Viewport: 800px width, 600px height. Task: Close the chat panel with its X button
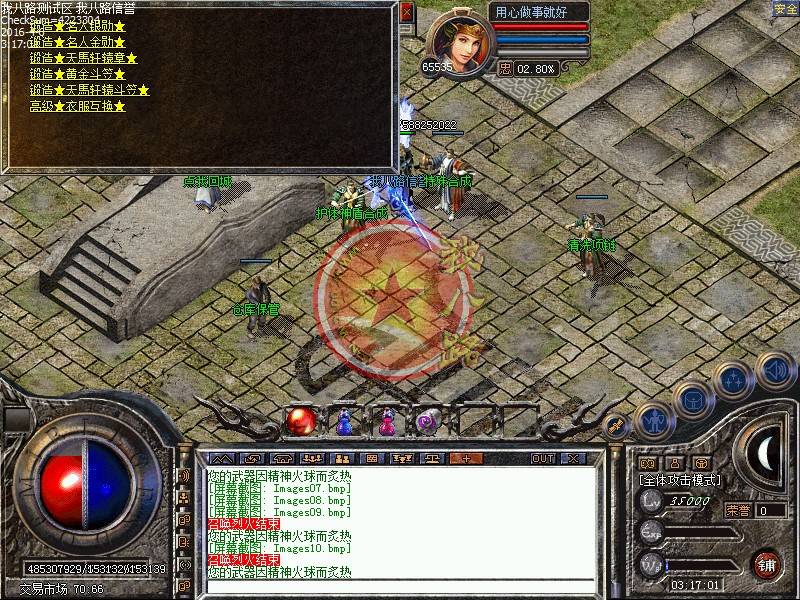coord(572,458)
